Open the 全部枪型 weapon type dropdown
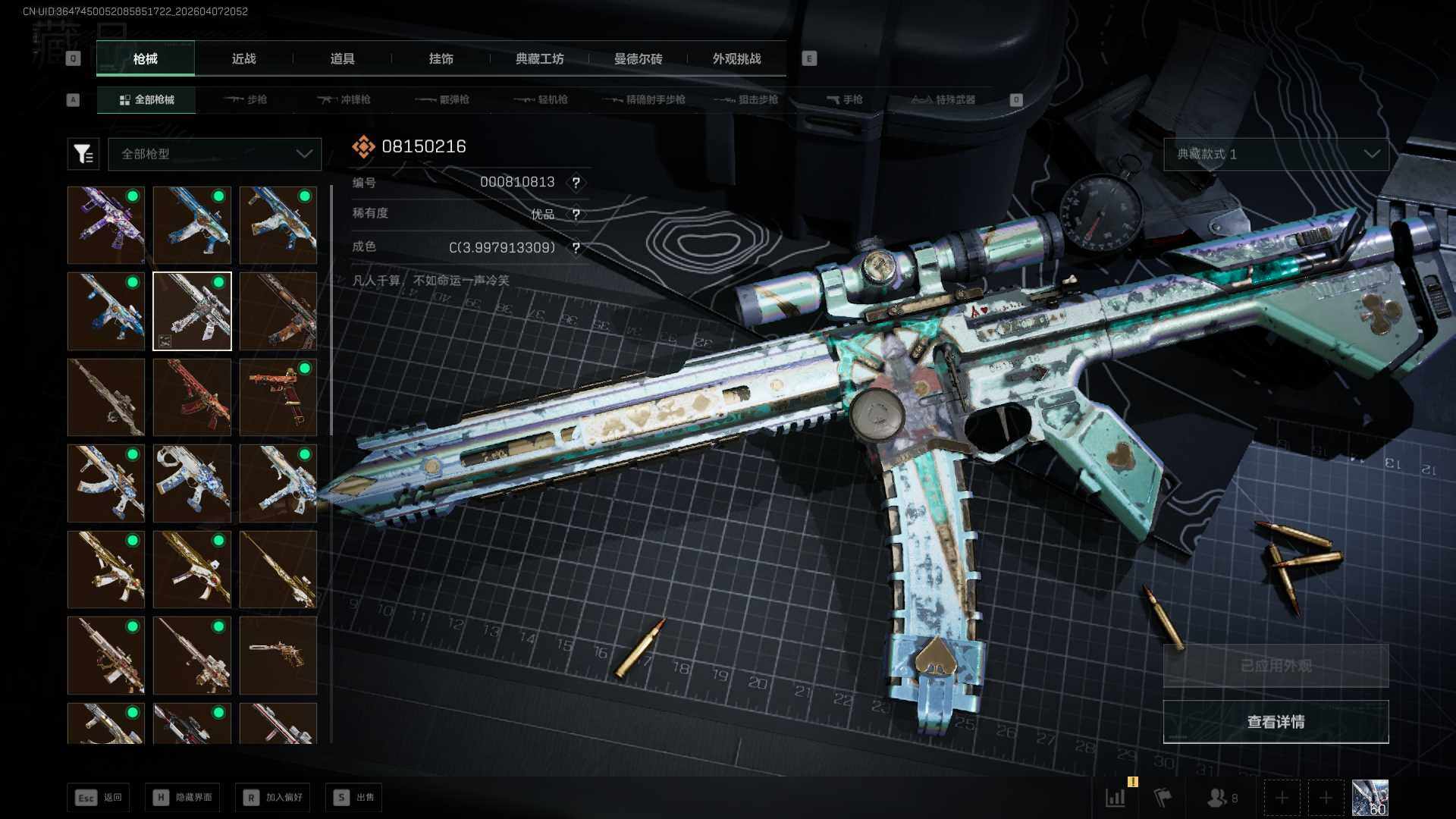Screen dimensions: 1456x819 point(215,154)
